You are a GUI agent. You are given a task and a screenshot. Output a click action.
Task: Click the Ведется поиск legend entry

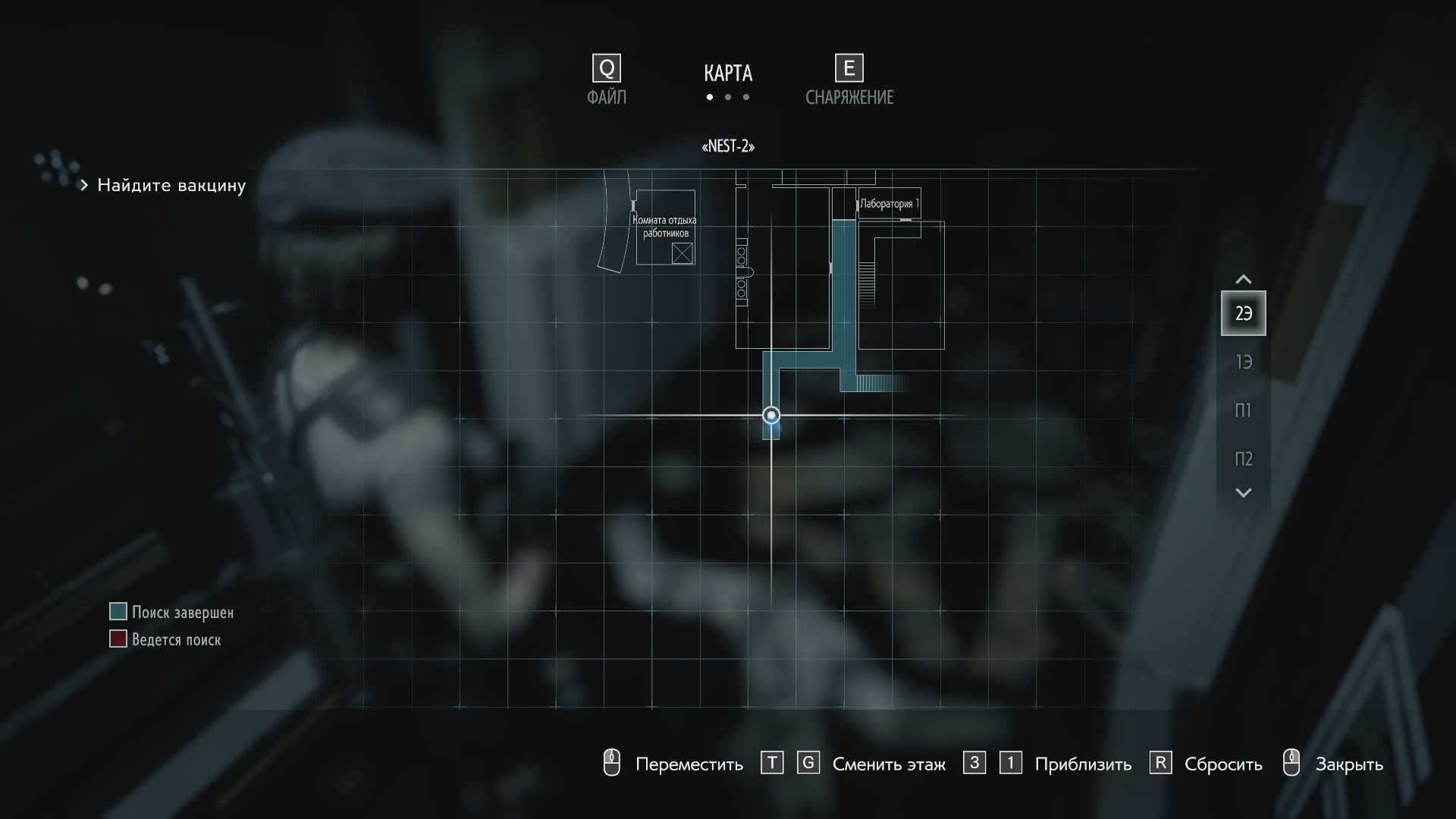tap(176, 639)
